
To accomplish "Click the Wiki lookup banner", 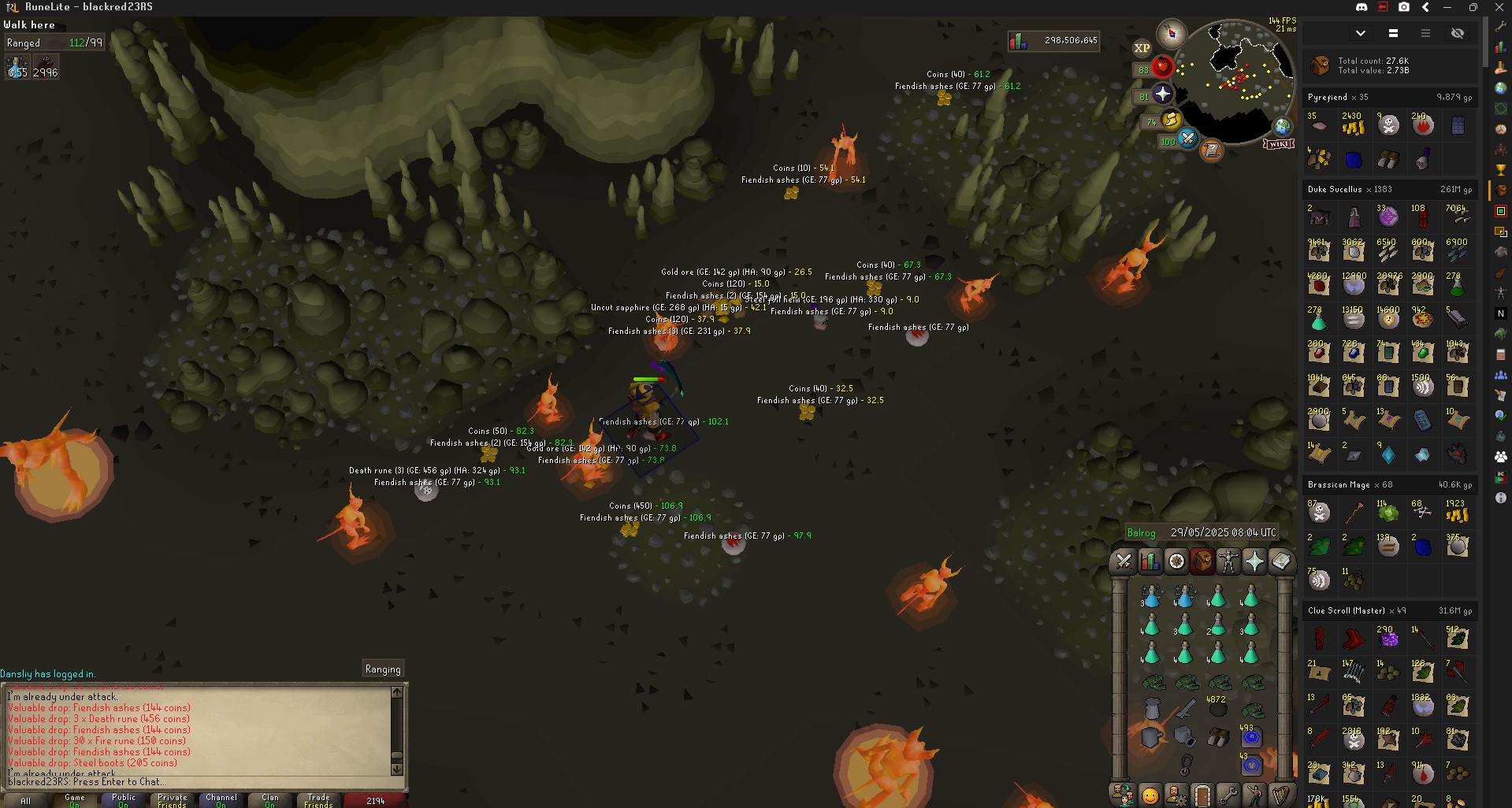I will [1279, 144].
